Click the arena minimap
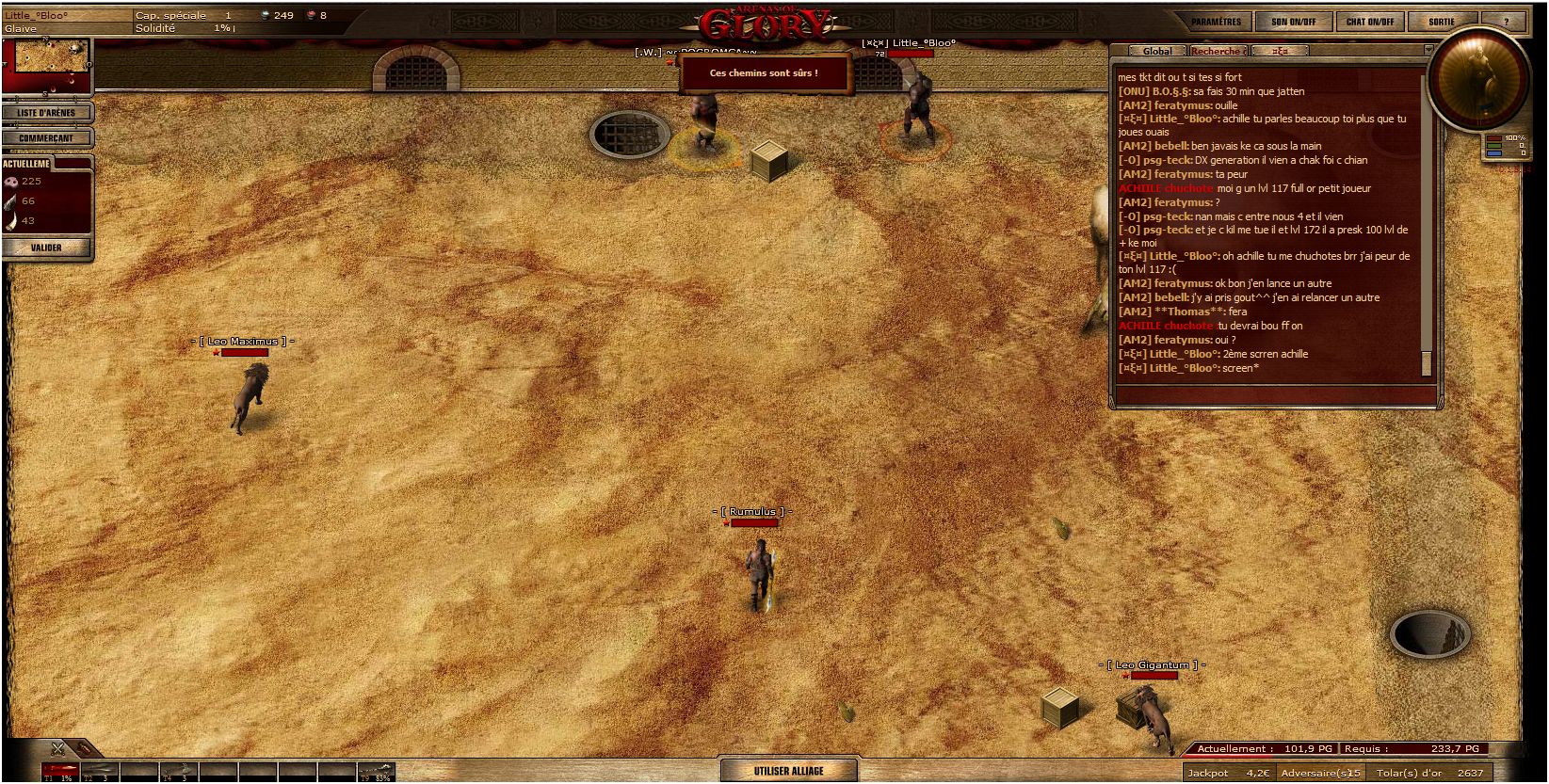1549x784 pixels. click(47, 62)
